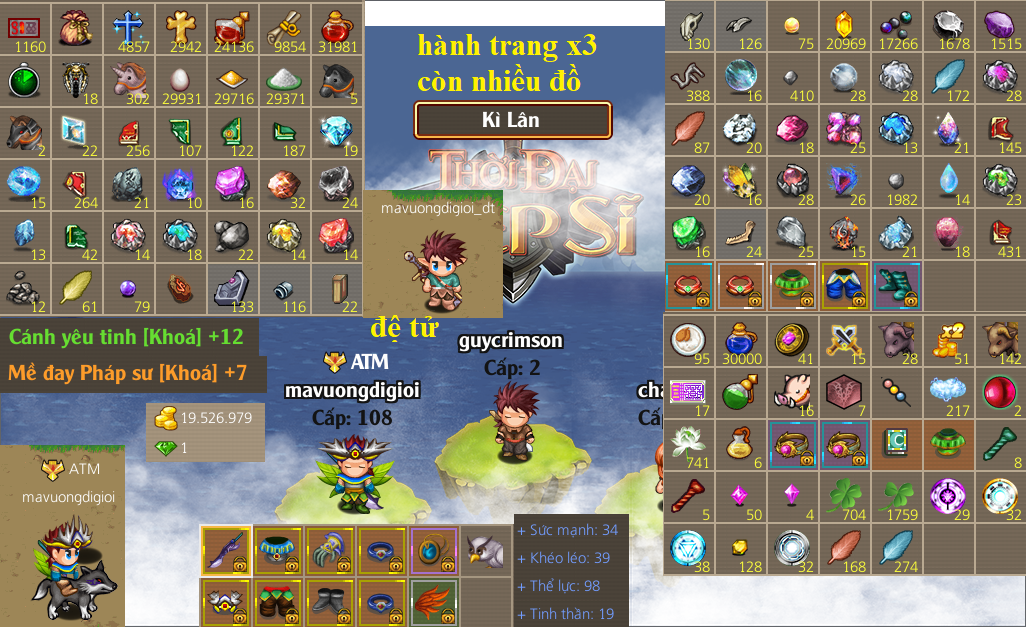Select the equipped purple bow weapon slot

pos(226,550)
